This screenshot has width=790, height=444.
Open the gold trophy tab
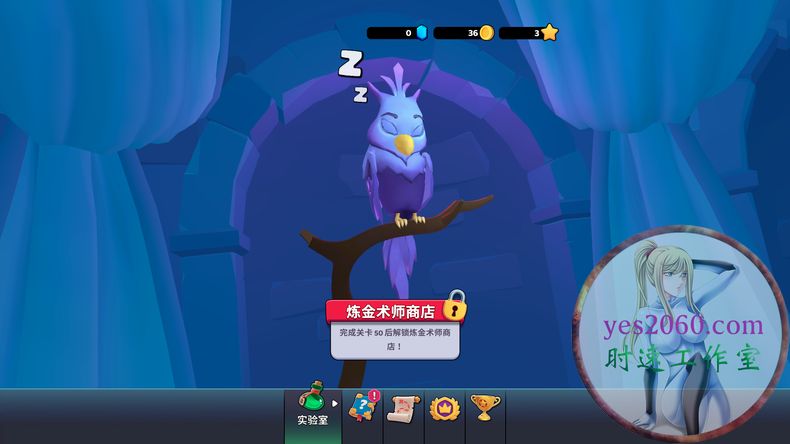click(x=485, y=408)
